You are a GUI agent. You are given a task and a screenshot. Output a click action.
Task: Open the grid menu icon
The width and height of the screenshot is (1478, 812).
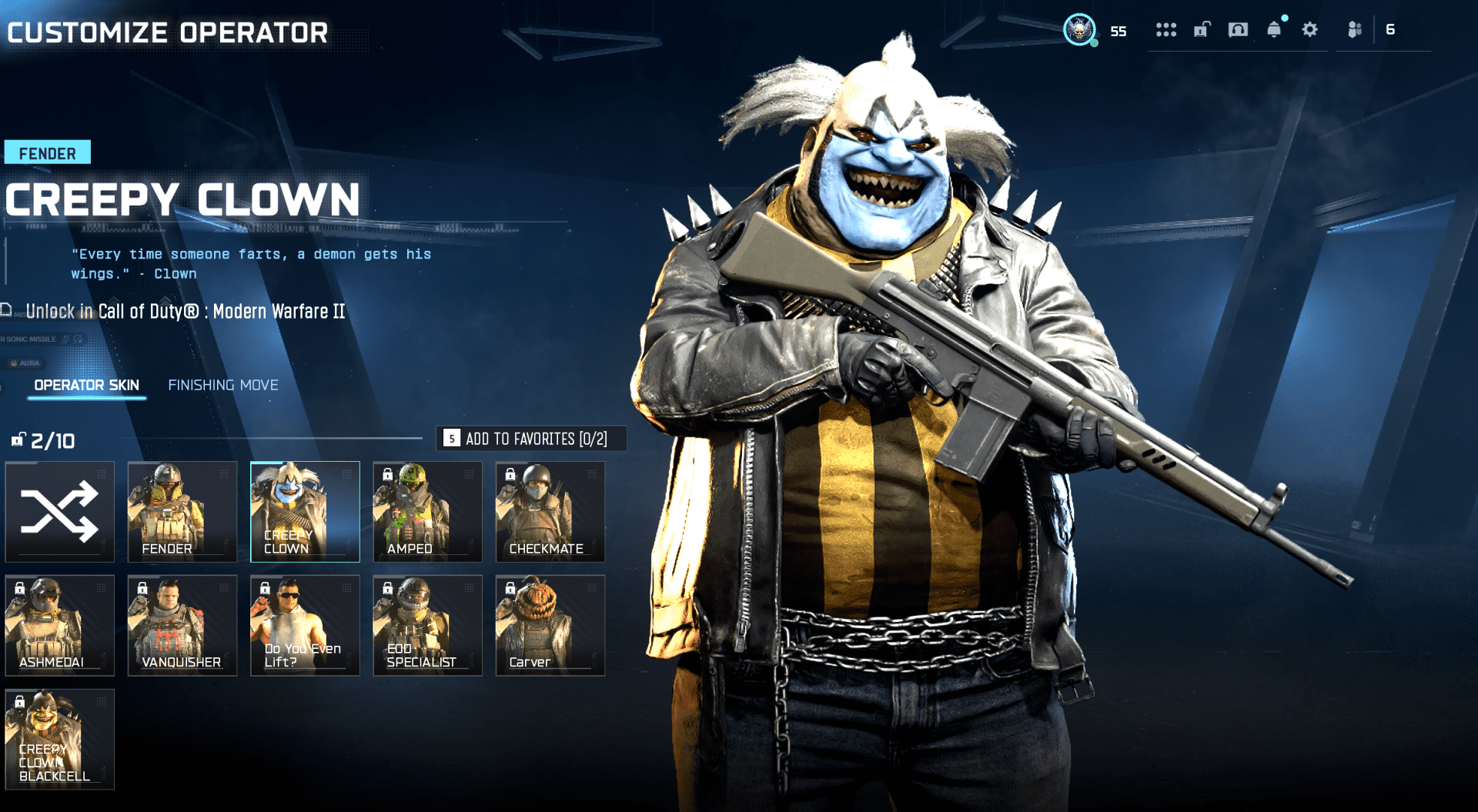tap(1165, 30)
